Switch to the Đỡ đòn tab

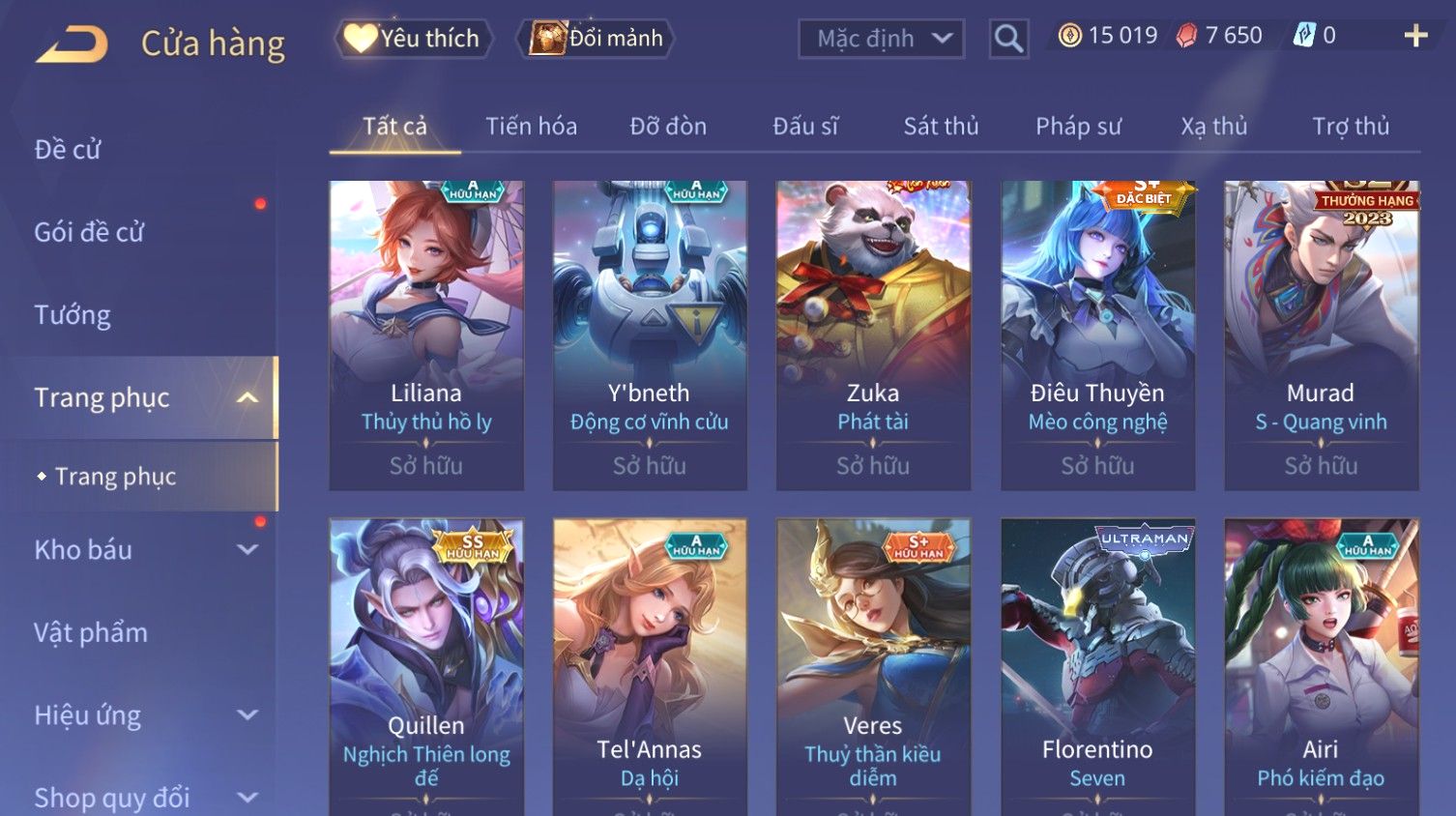click(668, 127)
